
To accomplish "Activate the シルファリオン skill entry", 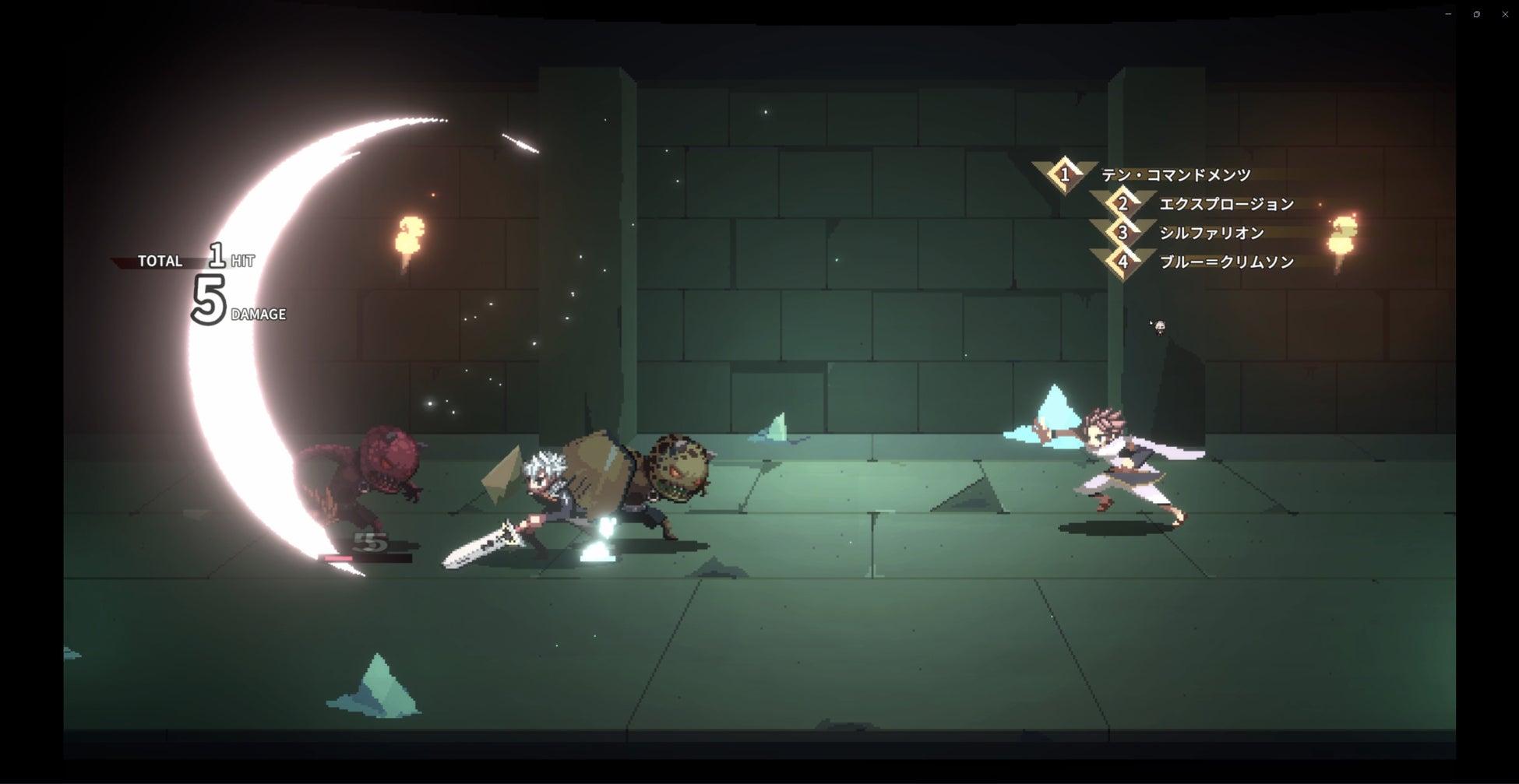I will pyautogui.click(x=1211, y=233).
